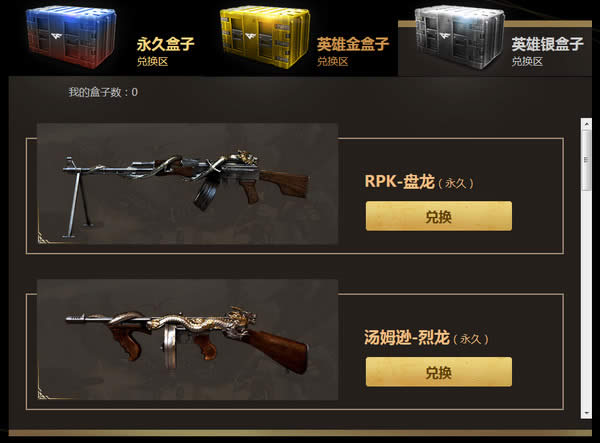Exchange for the 汤姆逊-烈龙 weapon
This screenshot has width=600, height=443.
tap(438, 372)
